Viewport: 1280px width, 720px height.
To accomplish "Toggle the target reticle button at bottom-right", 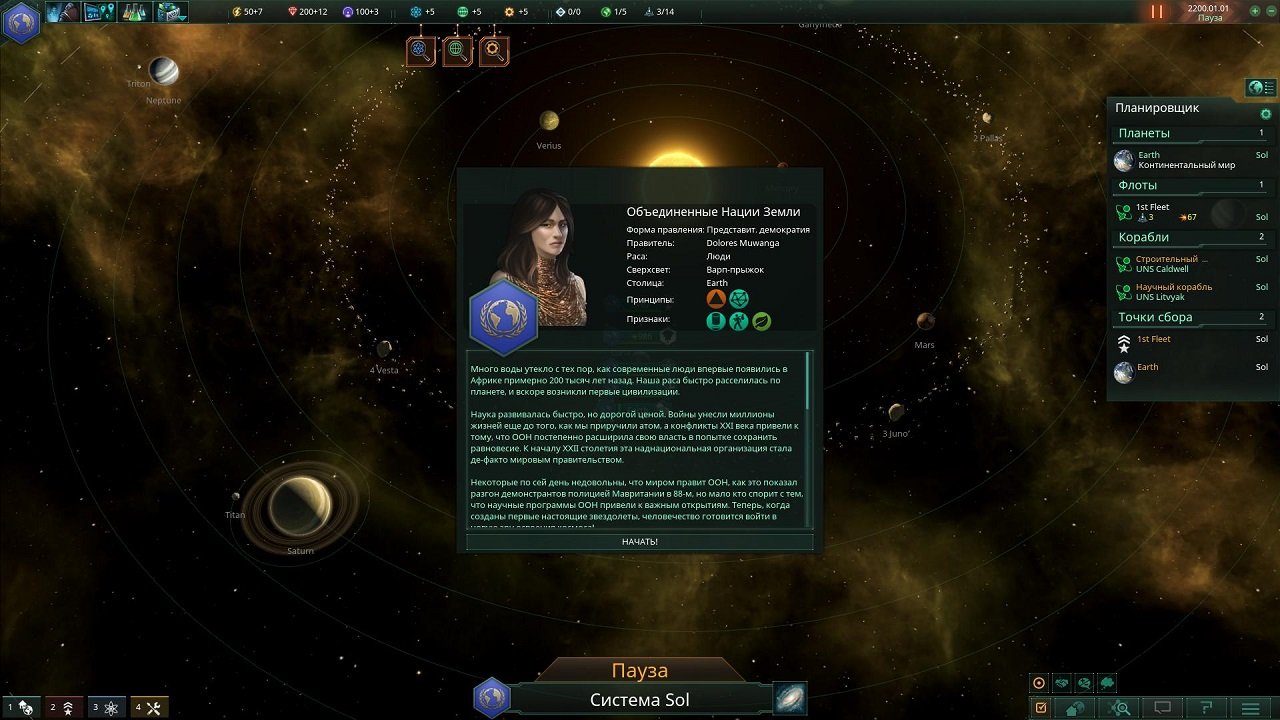I will (1038, 683).
